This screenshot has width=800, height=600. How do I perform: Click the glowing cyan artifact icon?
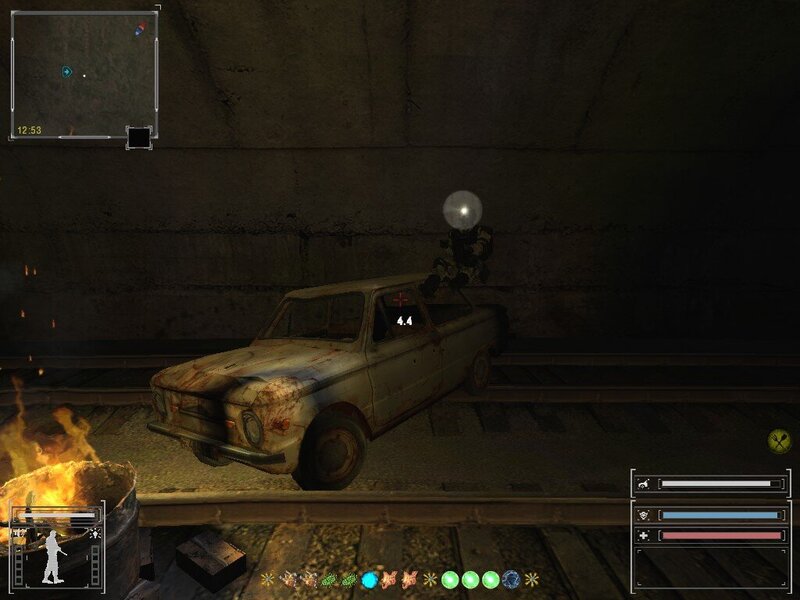tap(370, 579)
